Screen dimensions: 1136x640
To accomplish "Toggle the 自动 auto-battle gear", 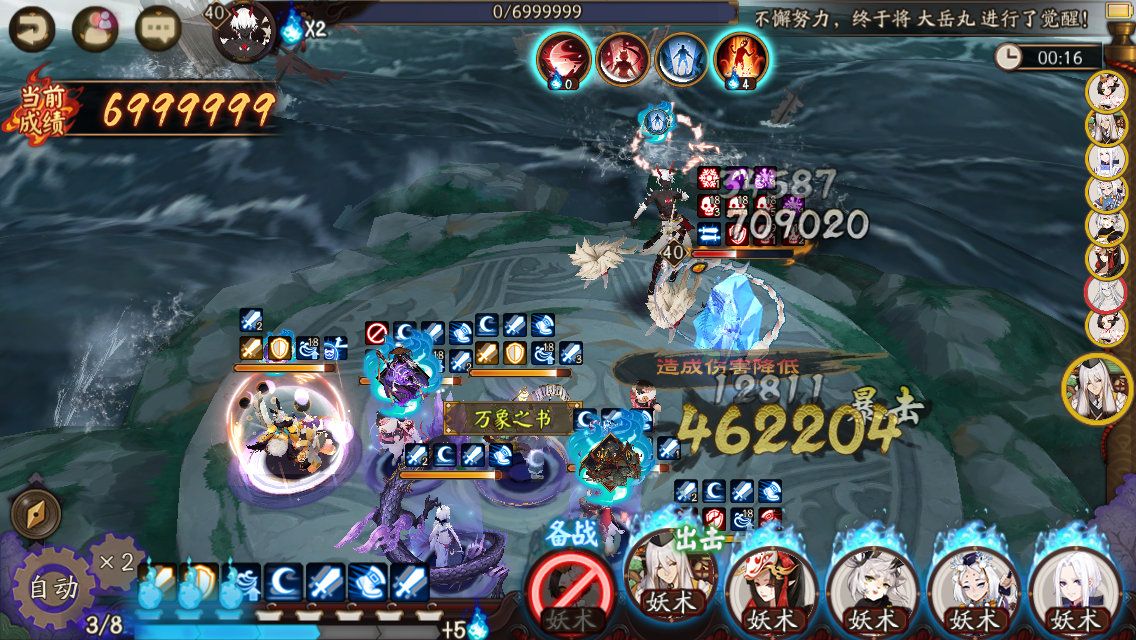I will pos(52,589).
